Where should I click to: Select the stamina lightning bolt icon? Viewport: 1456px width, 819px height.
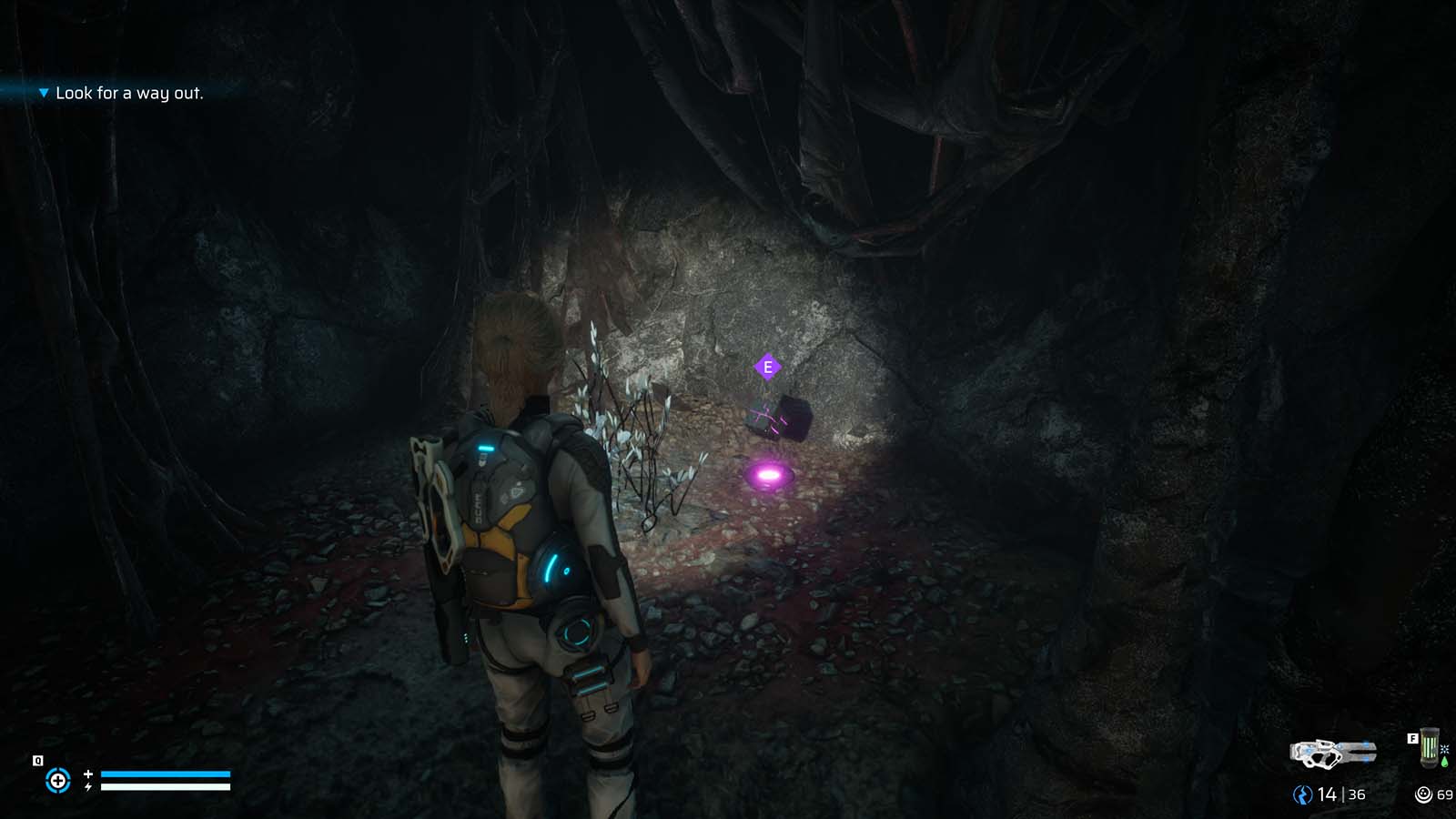click(x=88, y=787)
